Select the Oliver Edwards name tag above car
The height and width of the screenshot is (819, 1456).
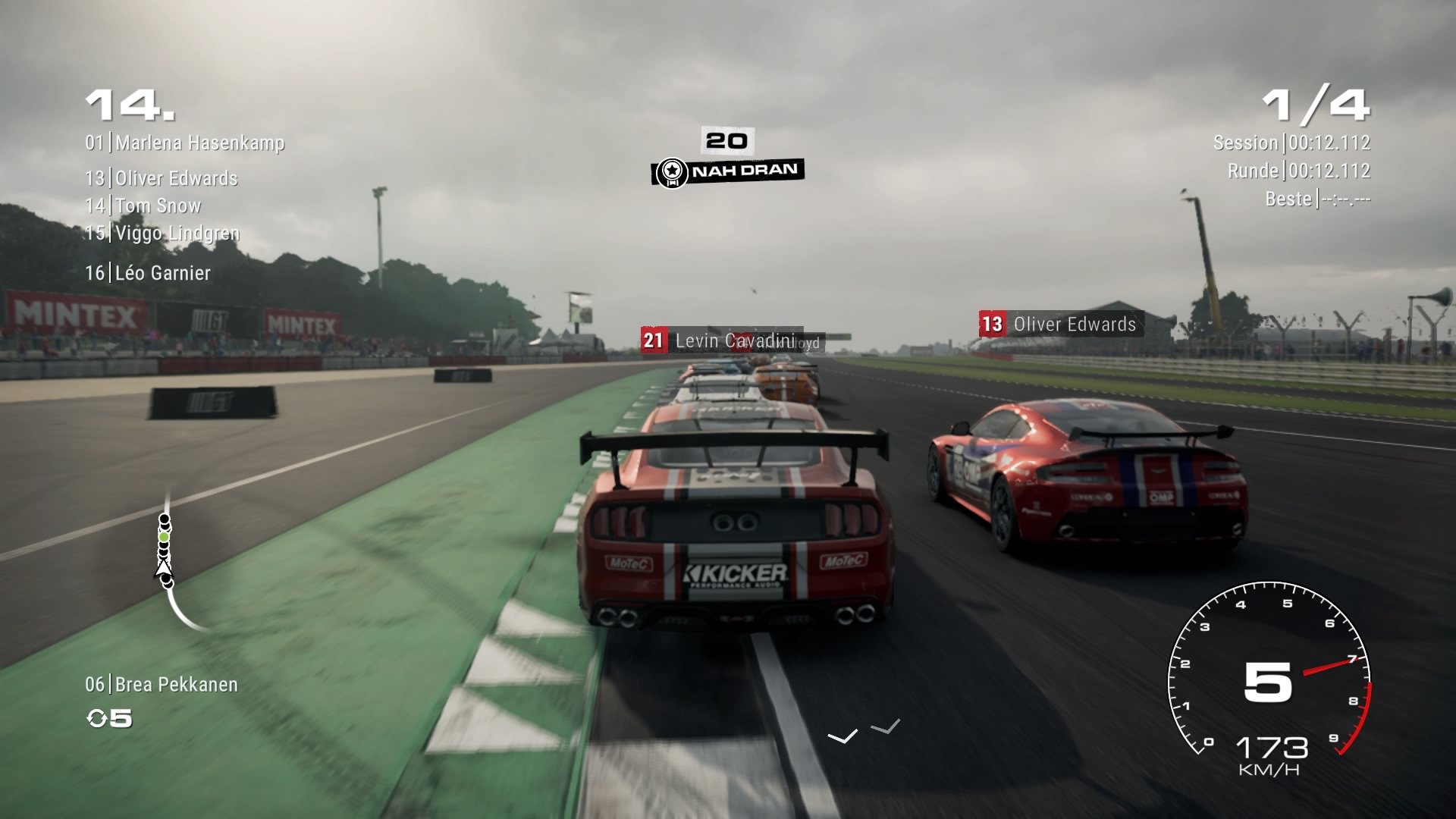(x=1061, y=325)
